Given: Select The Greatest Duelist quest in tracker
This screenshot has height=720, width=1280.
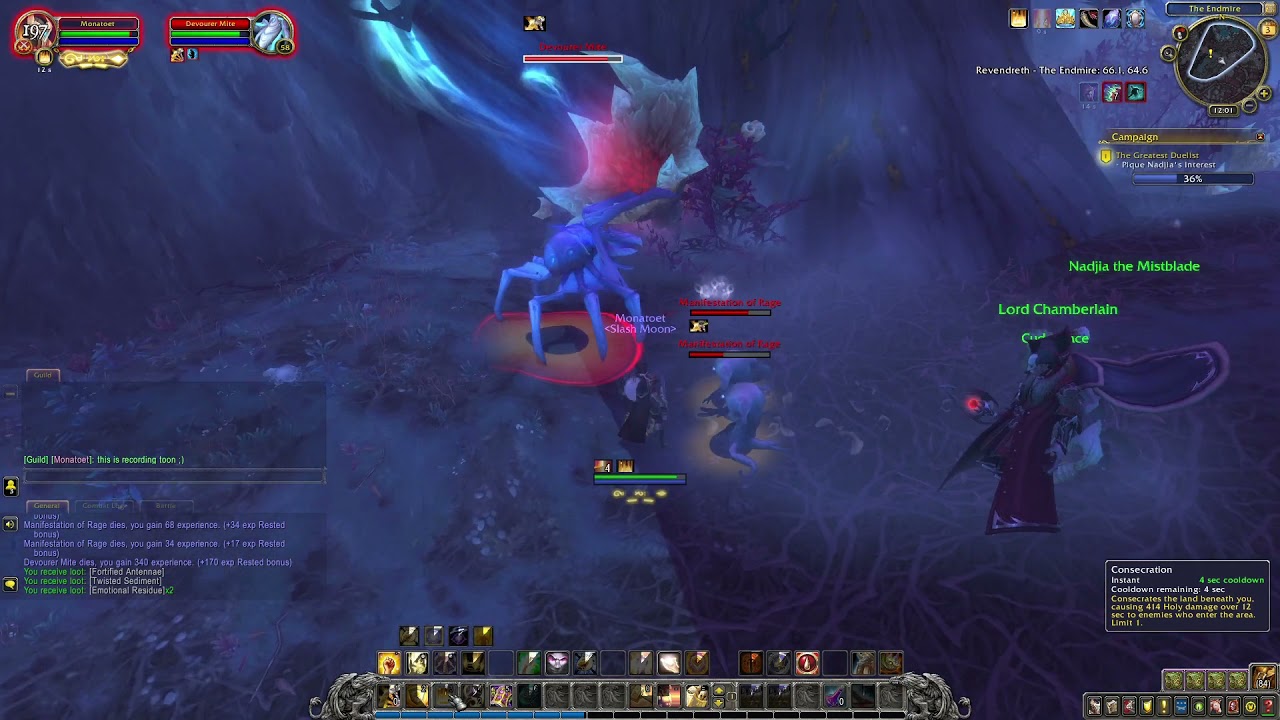Looking at the screenshot, I should (1157, 155).
